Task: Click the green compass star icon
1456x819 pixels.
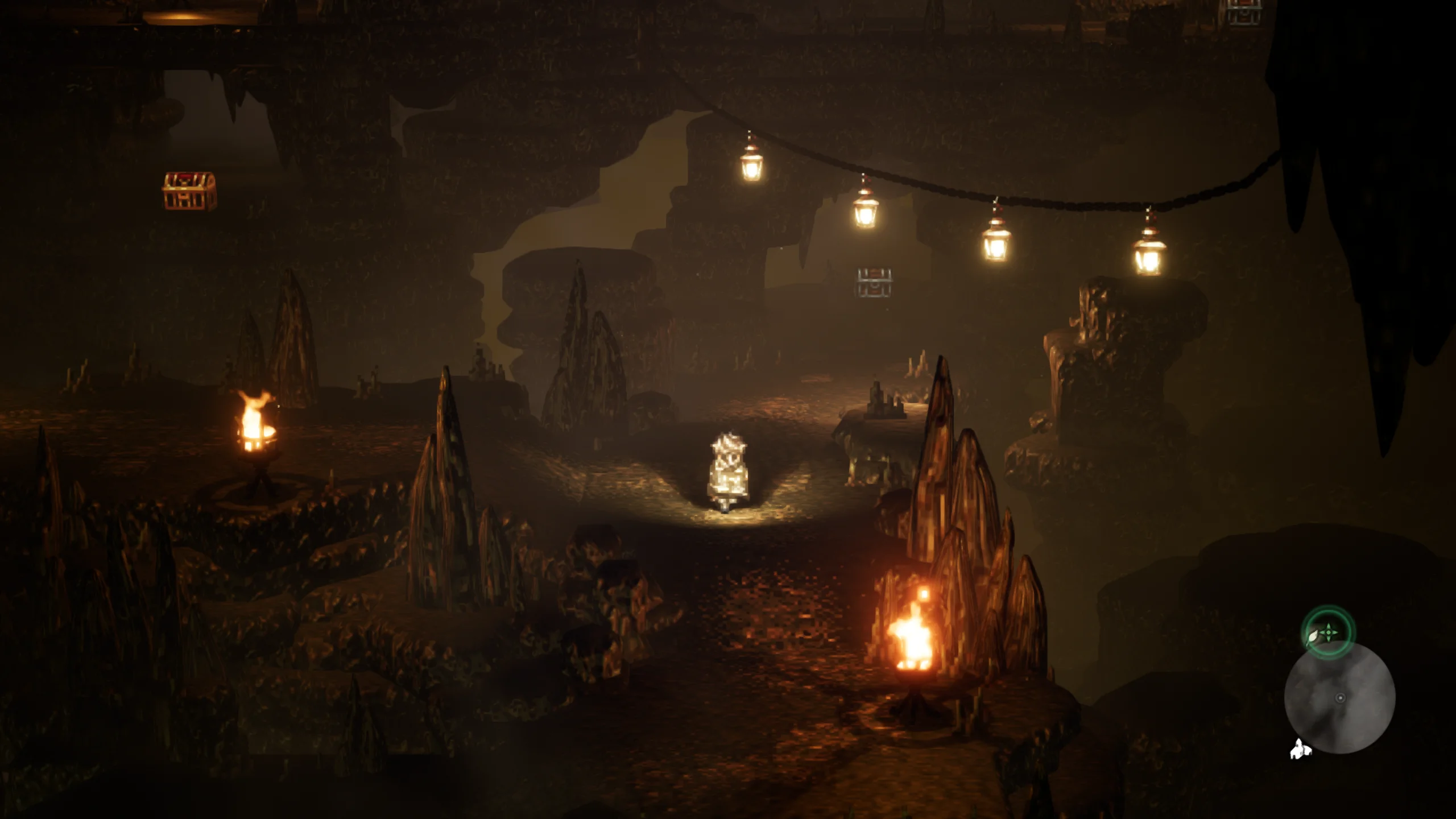Action: pos(1328,632)
